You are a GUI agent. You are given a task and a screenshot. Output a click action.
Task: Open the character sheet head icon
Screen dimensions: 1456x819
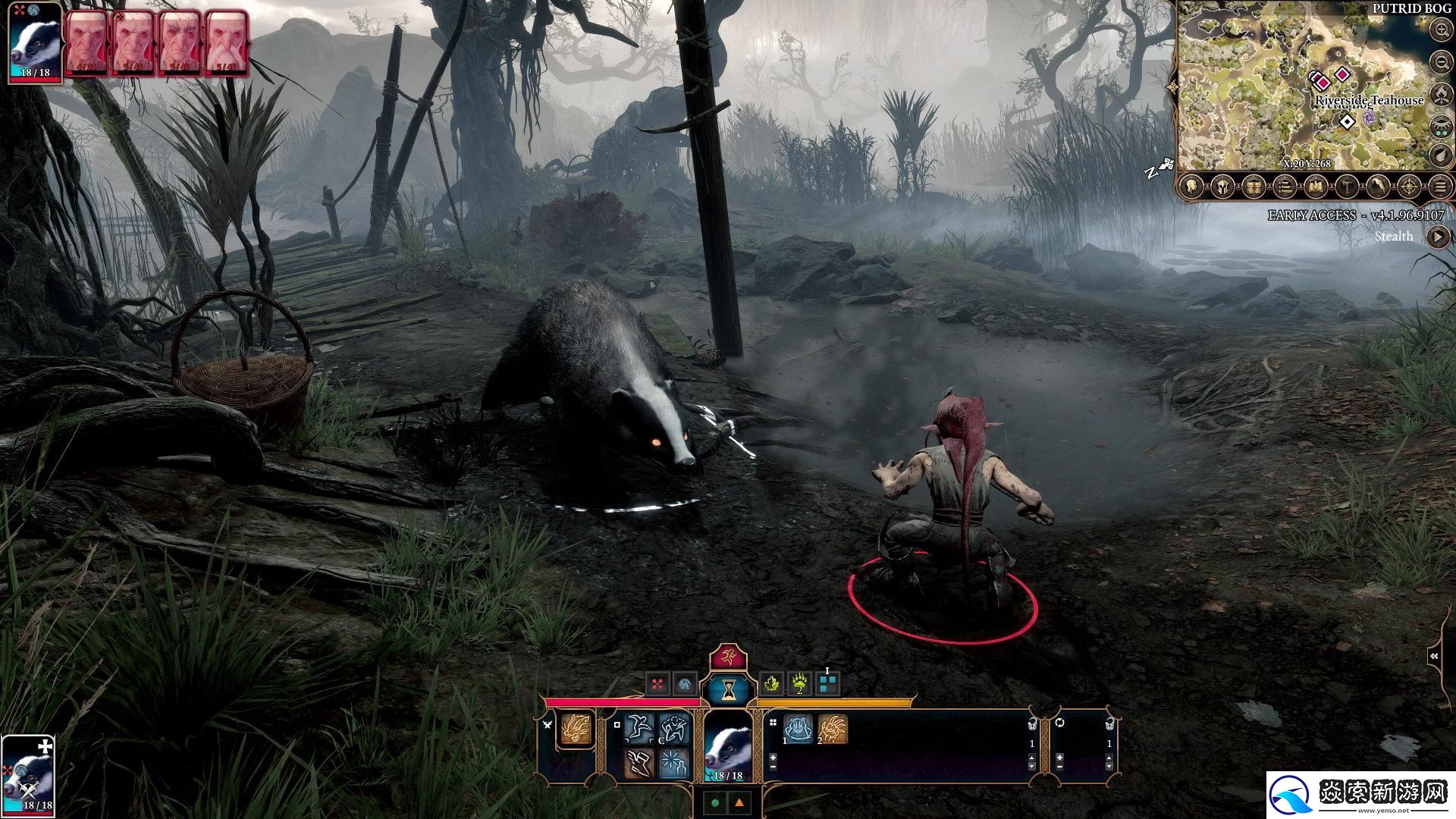click(x=1191, y=186)
